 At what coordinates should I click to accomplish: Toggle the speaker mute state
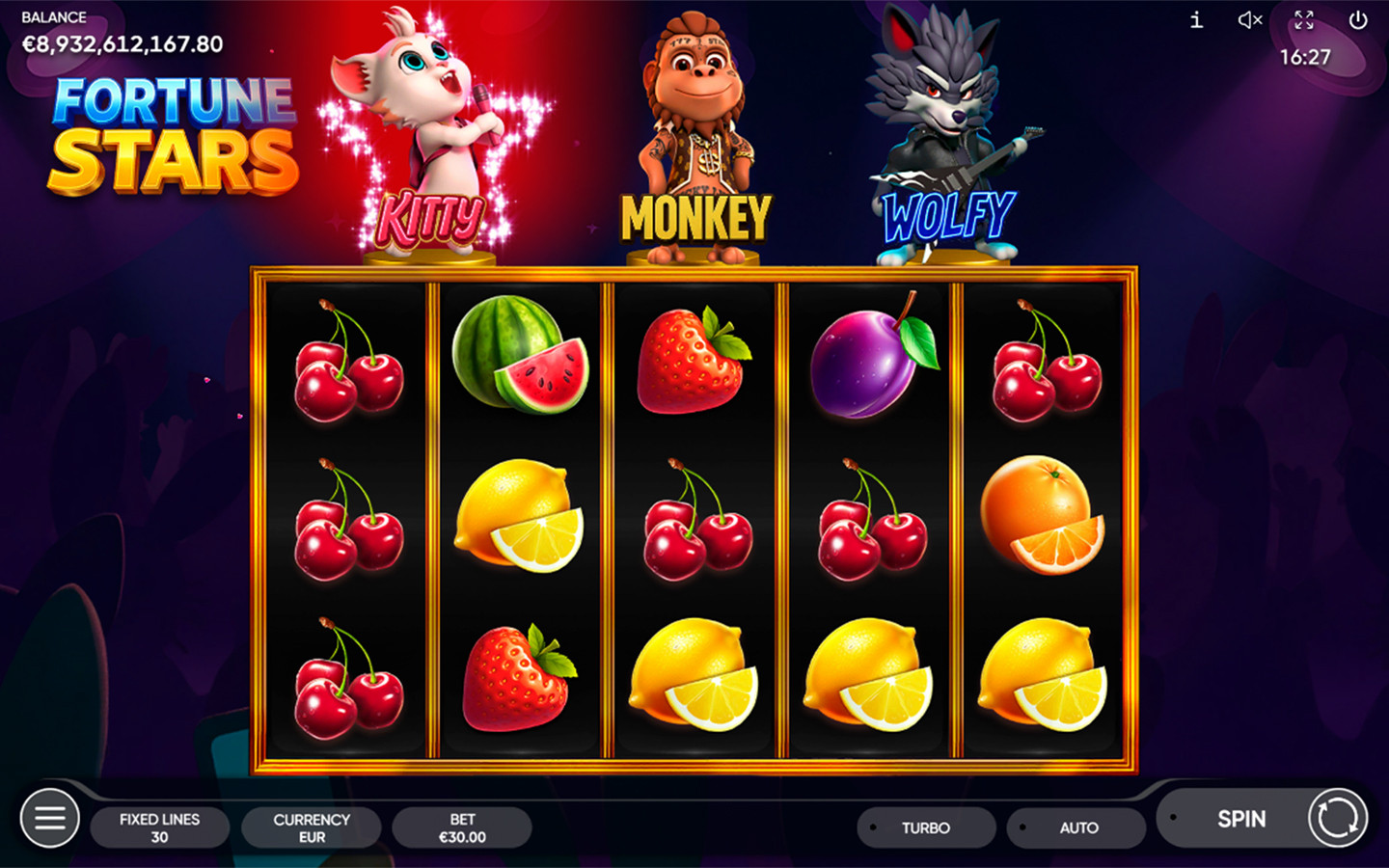pos(1249,20)
